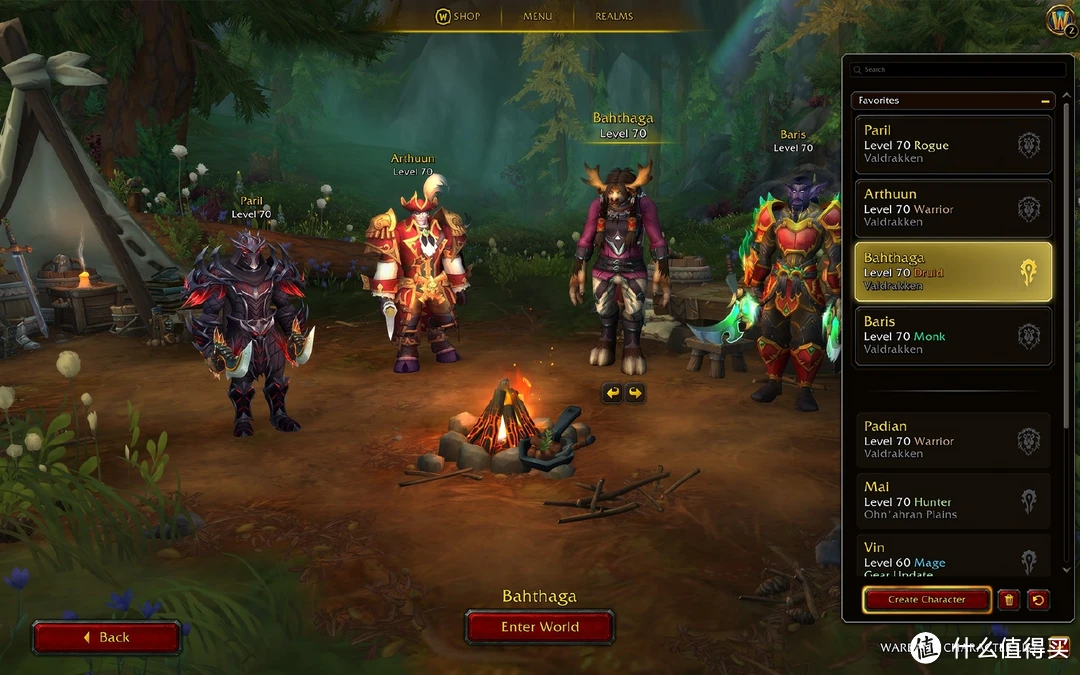Enter World with Bahthaga

[x=540, y=627]
